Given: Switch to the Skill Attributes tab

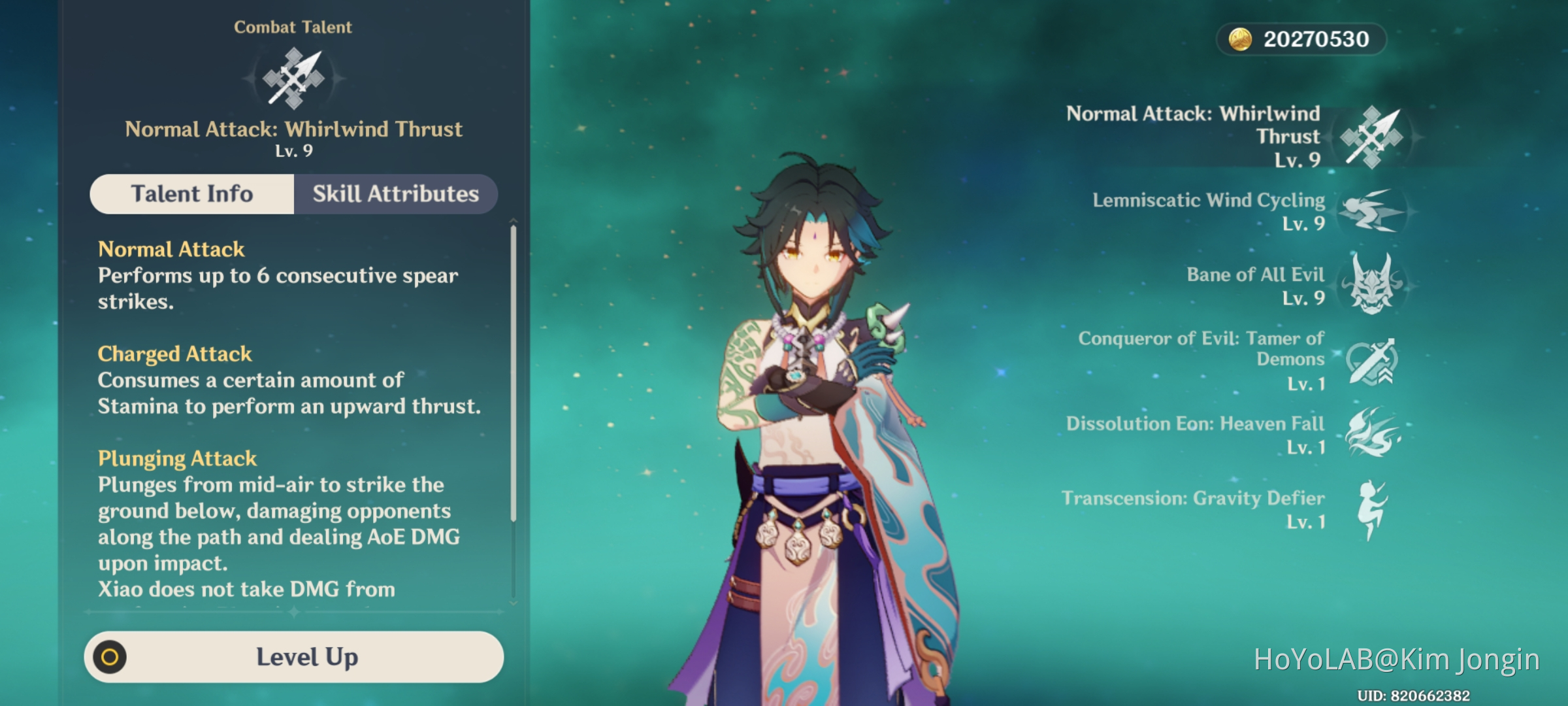Looking at the screenshot, I should (395, 193).
